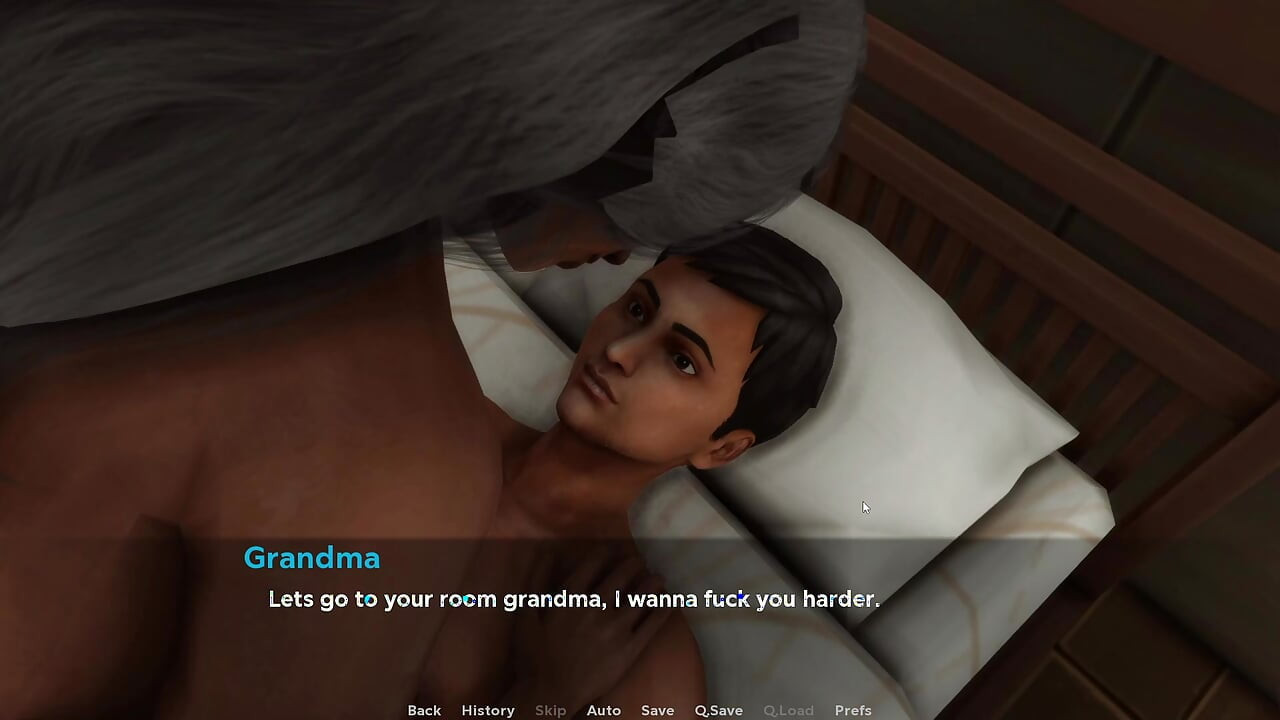Select Prefs from the bottom quick menu
Viewport: 1280px width, 720px height.
coord(853,710)
